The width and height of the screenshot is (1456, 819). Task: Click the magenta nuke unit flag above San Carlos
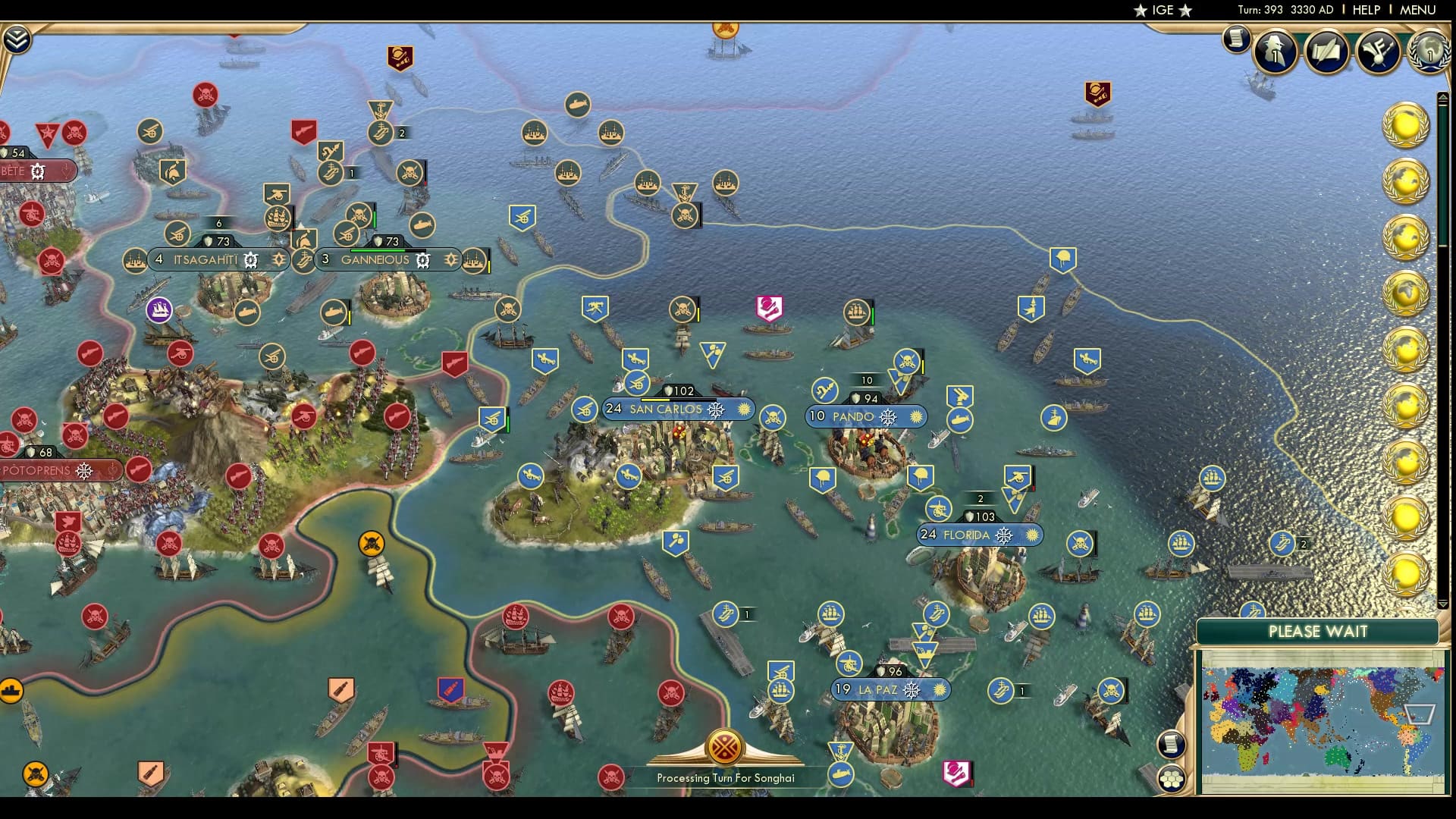coord(769,308)
